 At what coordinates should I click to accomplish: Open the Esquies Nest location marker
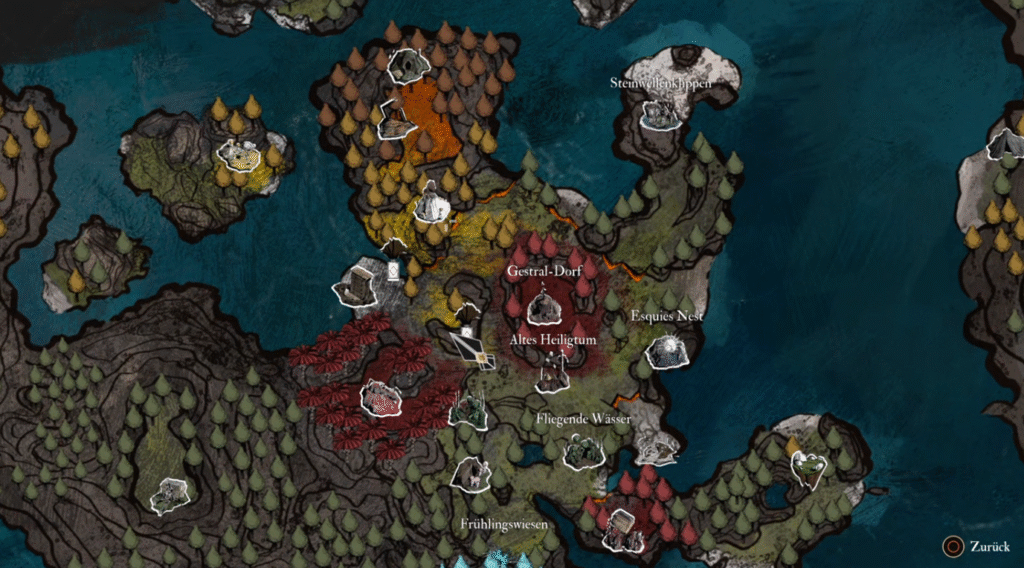666,351
